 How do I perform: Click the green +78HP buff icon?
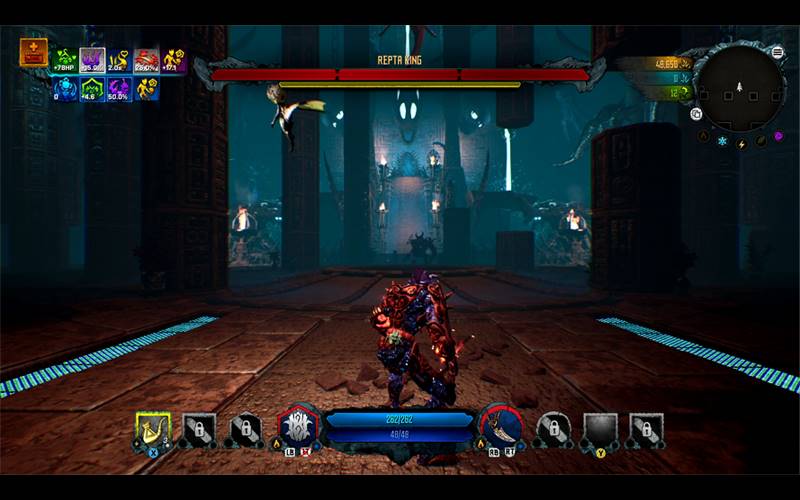pyautogui.click(x=66, y=60)
